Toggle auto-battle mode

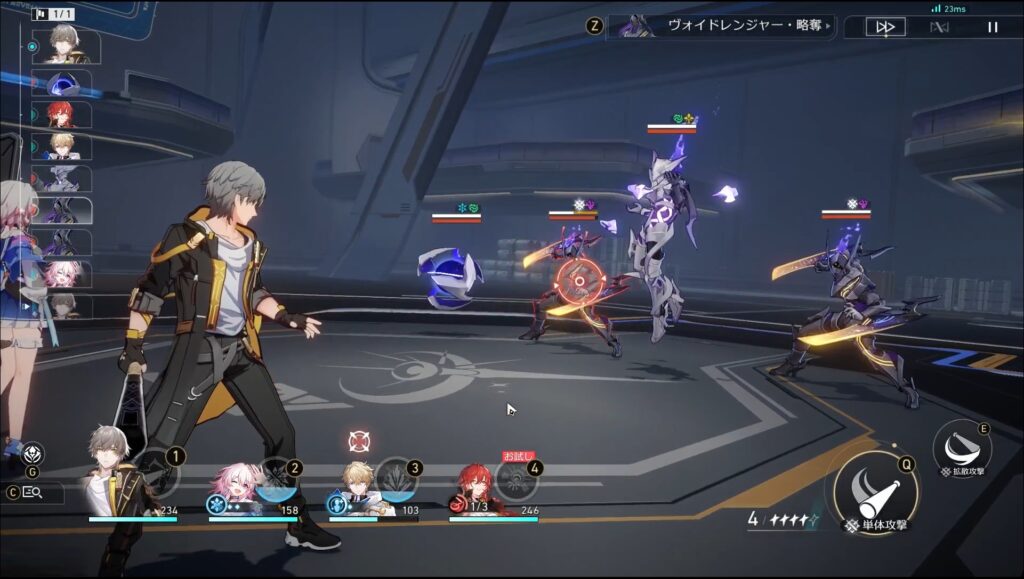(939, 27)
